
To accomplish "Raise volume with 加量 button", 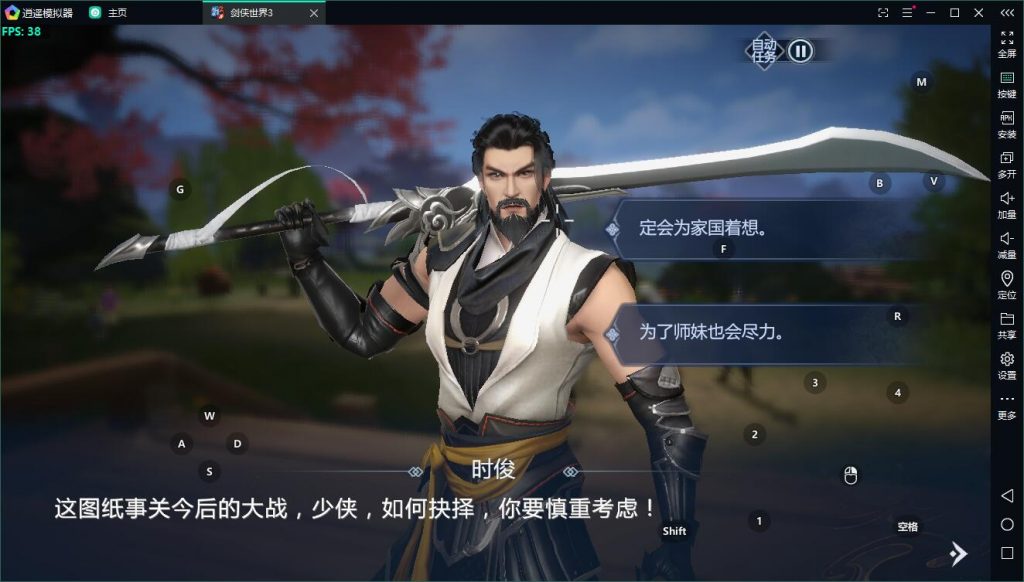I will pos(1007,205).
